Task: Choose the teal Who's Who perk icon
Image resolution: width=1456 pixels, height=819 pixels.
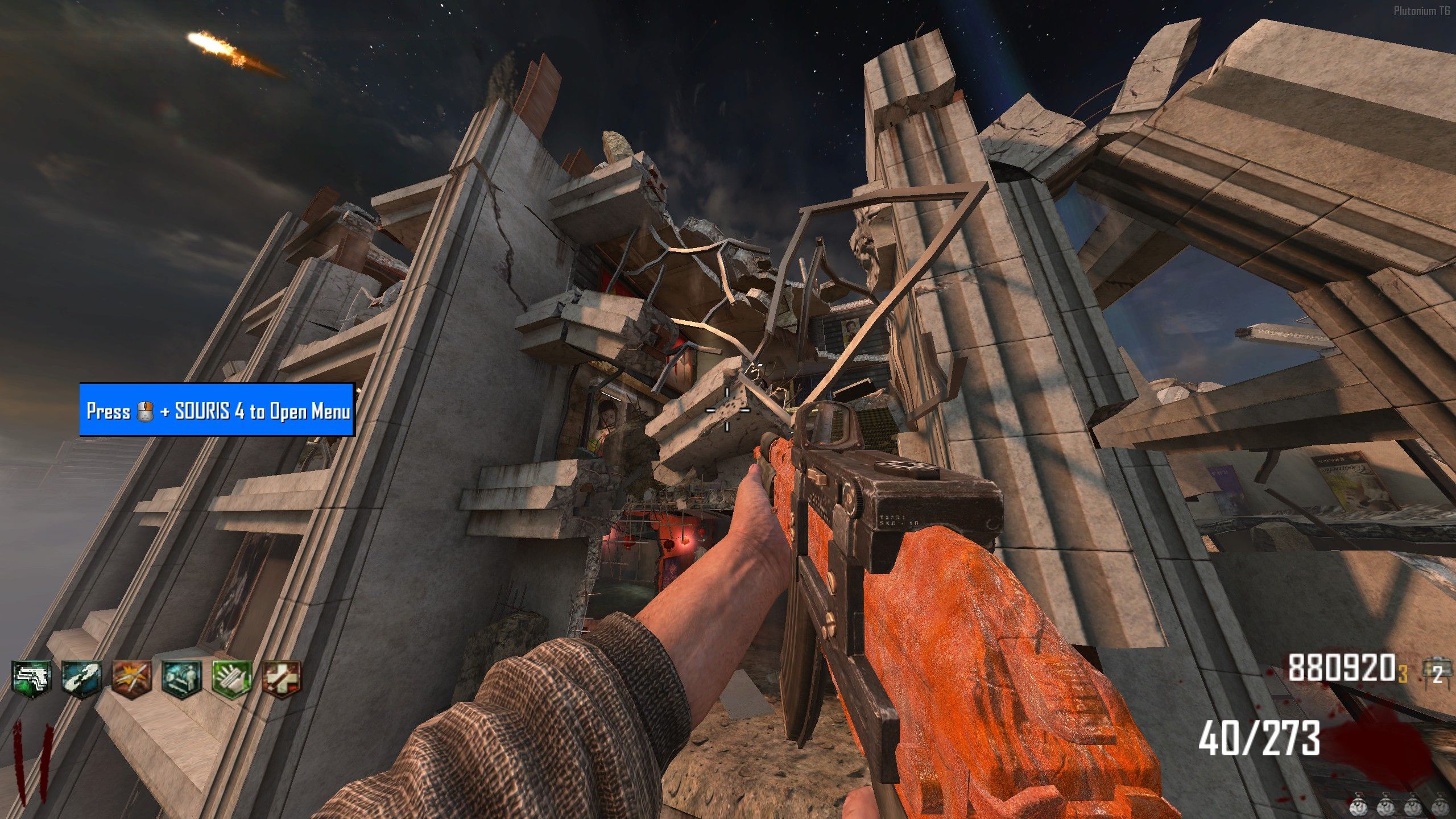Action: [x=181, y=678]
